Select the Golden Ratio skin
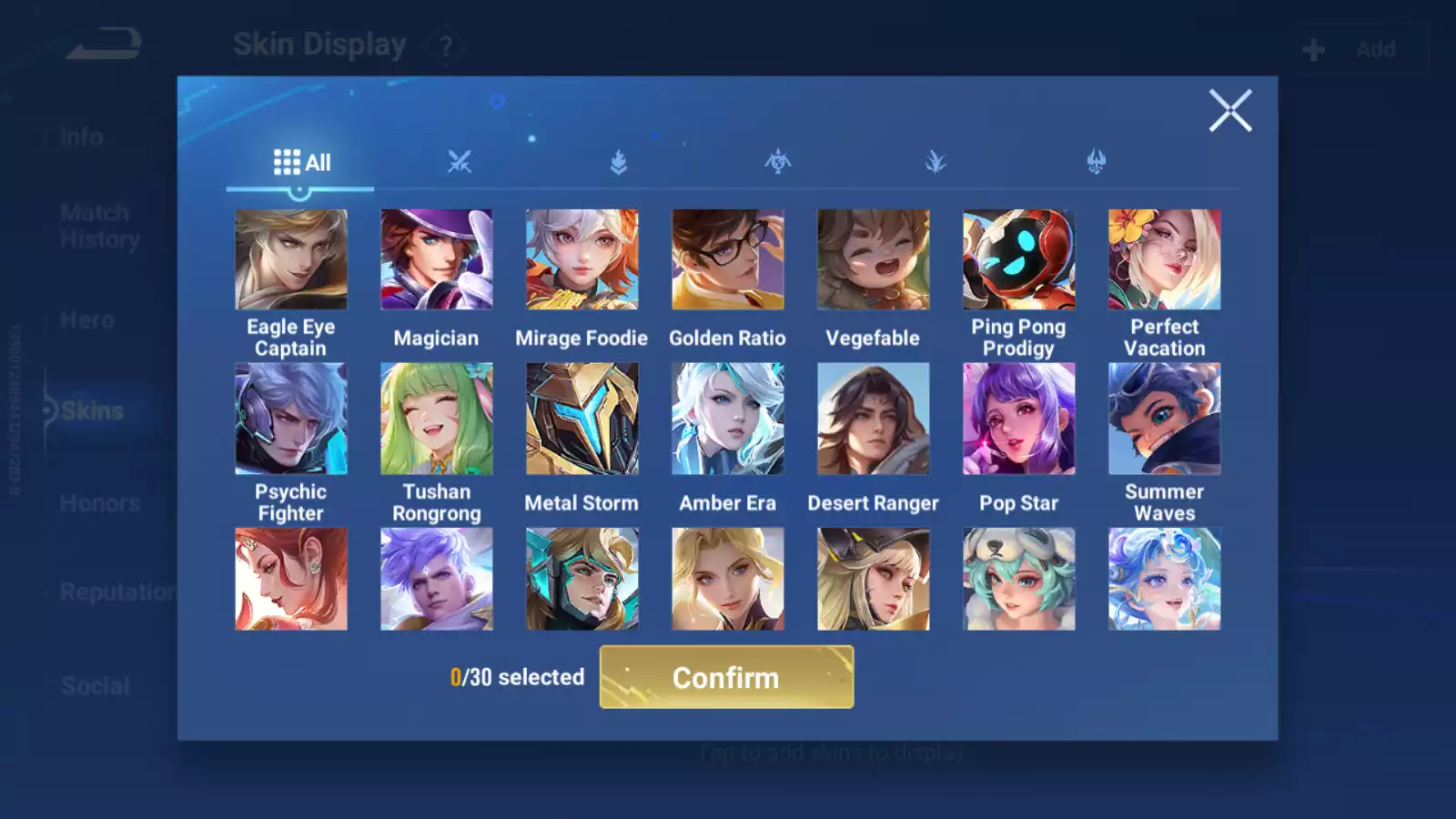Image resolution: width=1456 pixels, height=819 pixels. (728, 260)
